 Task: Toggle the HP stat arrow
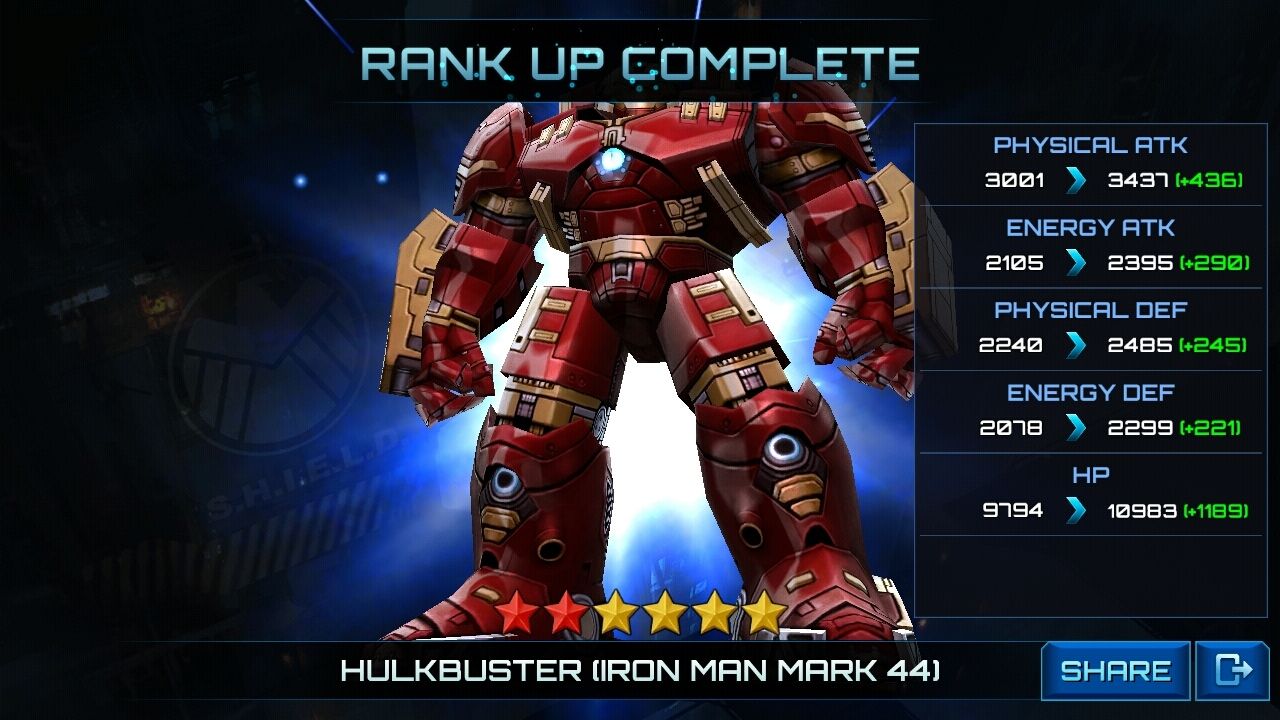coord(1073,509)
